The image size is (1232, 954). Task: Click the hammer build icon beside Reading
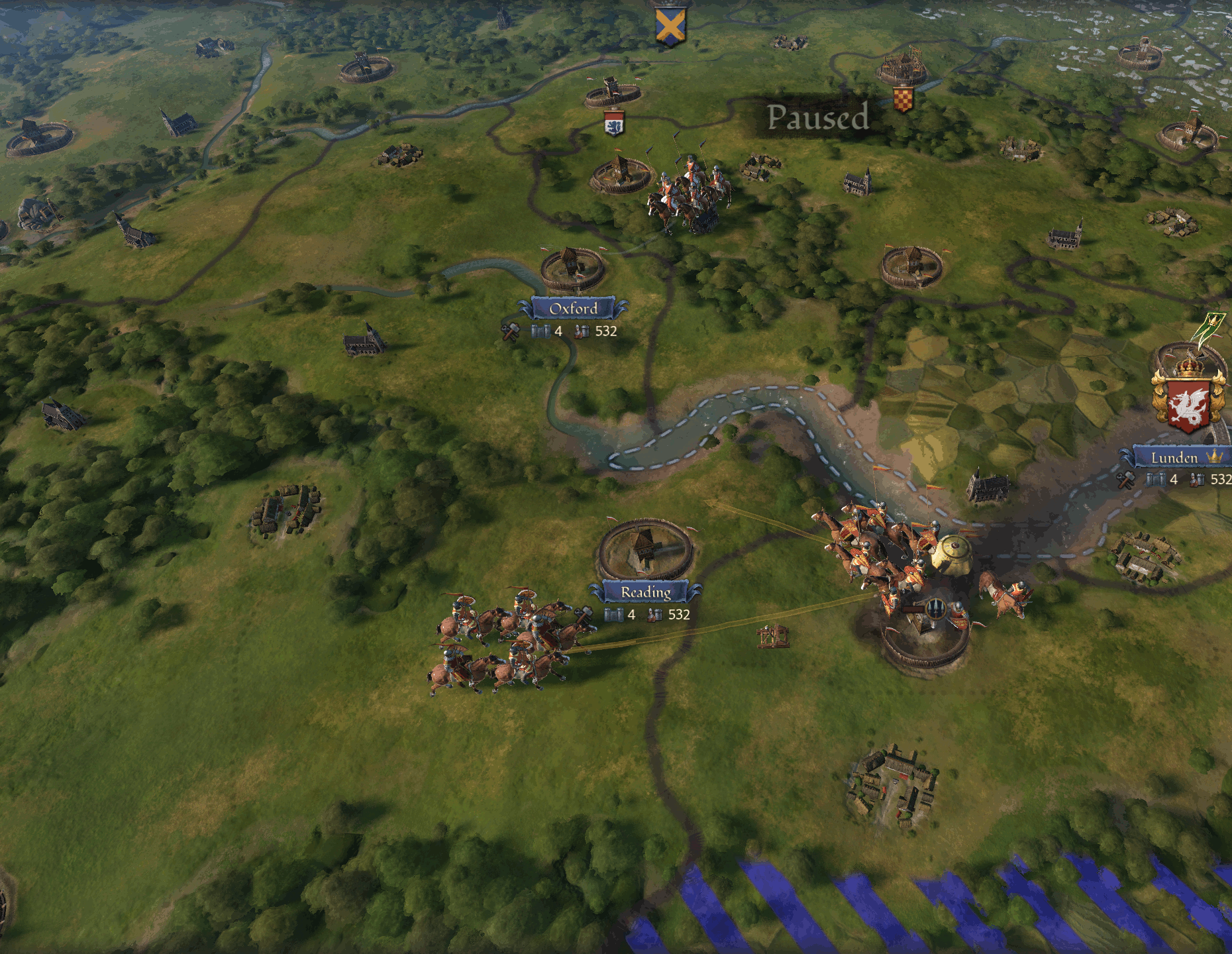[584, 614]
